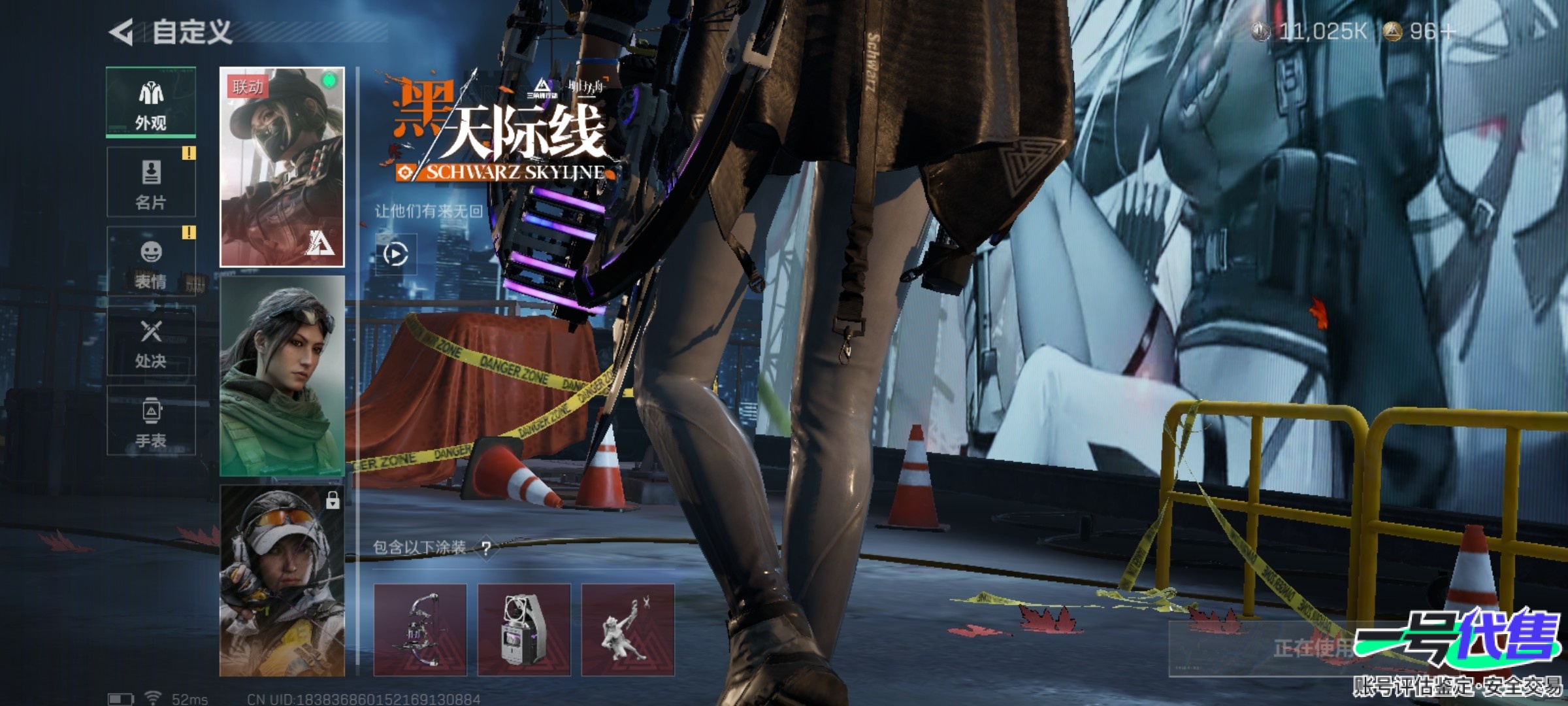The image size is (1568, 706).
Task: Select the 联动 masked operator skin
Action: tap(282, 167)
